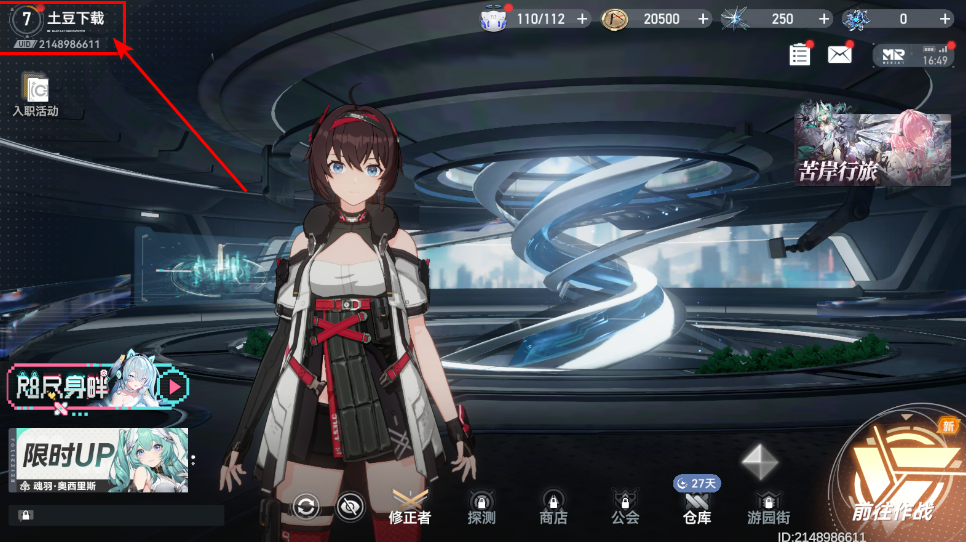Viewport: 966px width, 542px height.
Task: Open the 修正者 menu
Action: tap(410, 508)
